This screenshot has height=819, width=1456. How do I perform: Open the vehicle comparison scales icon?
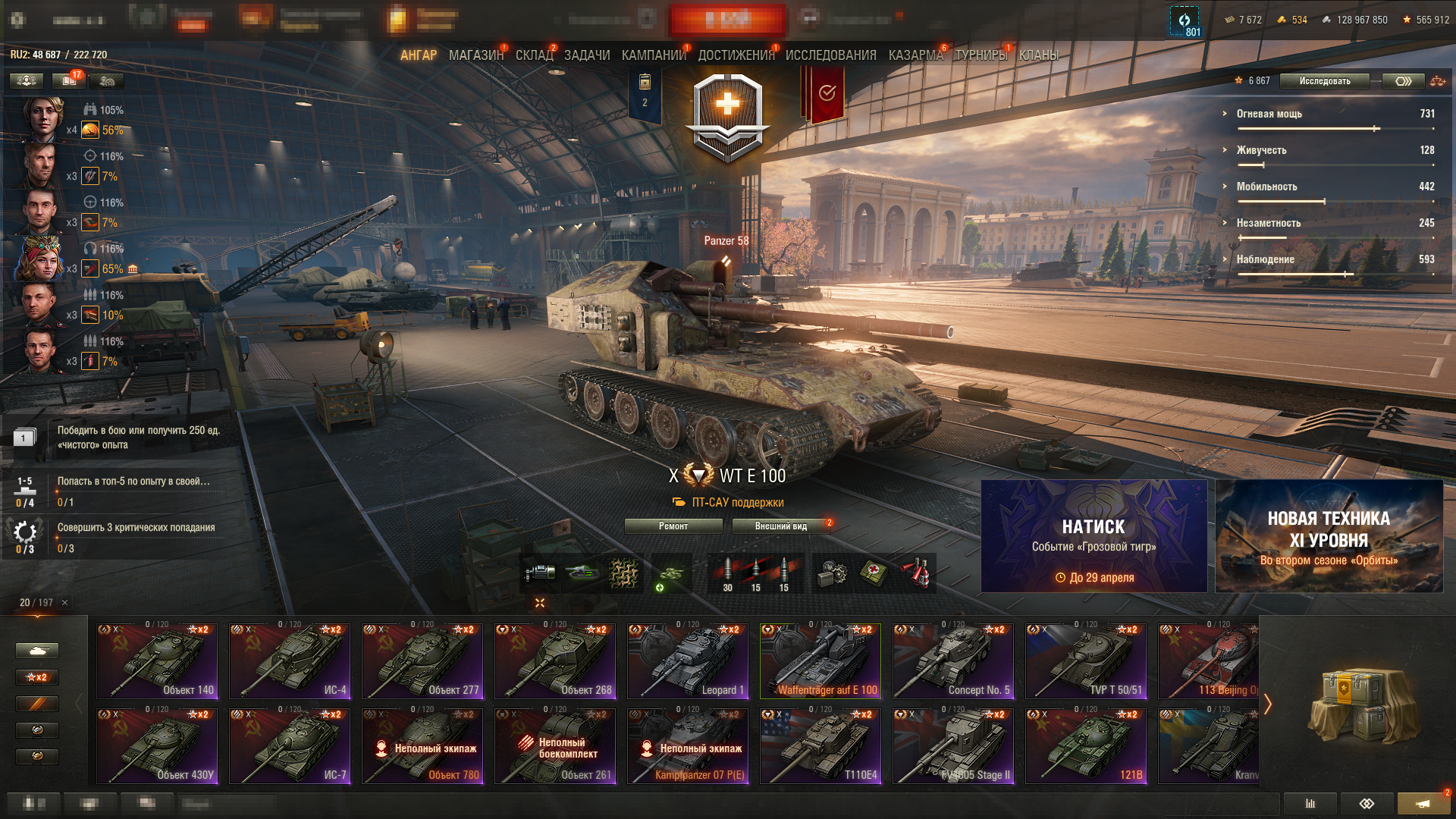1439,81
